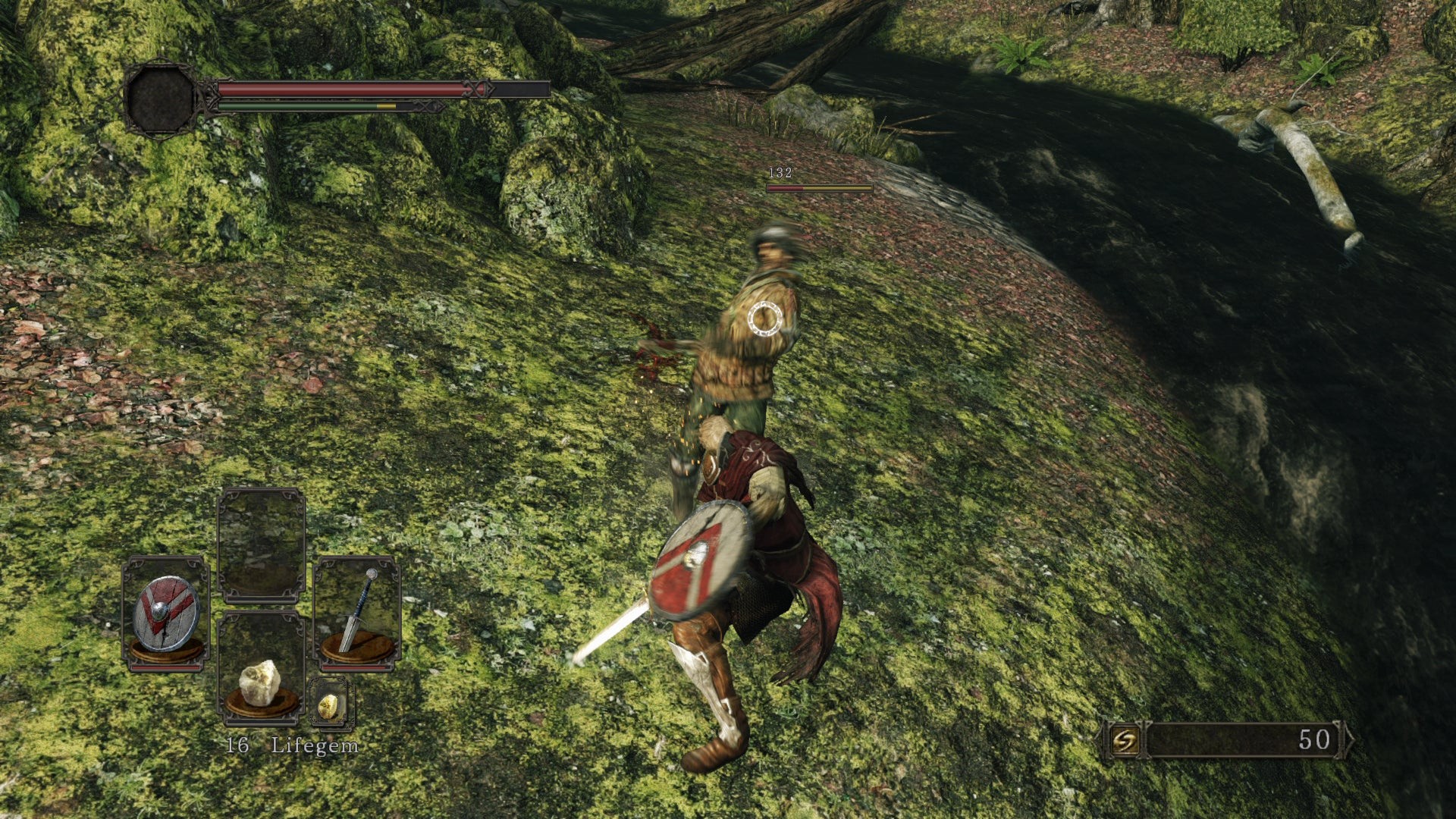Select the red shield left-hand slot

pos(166,613)
